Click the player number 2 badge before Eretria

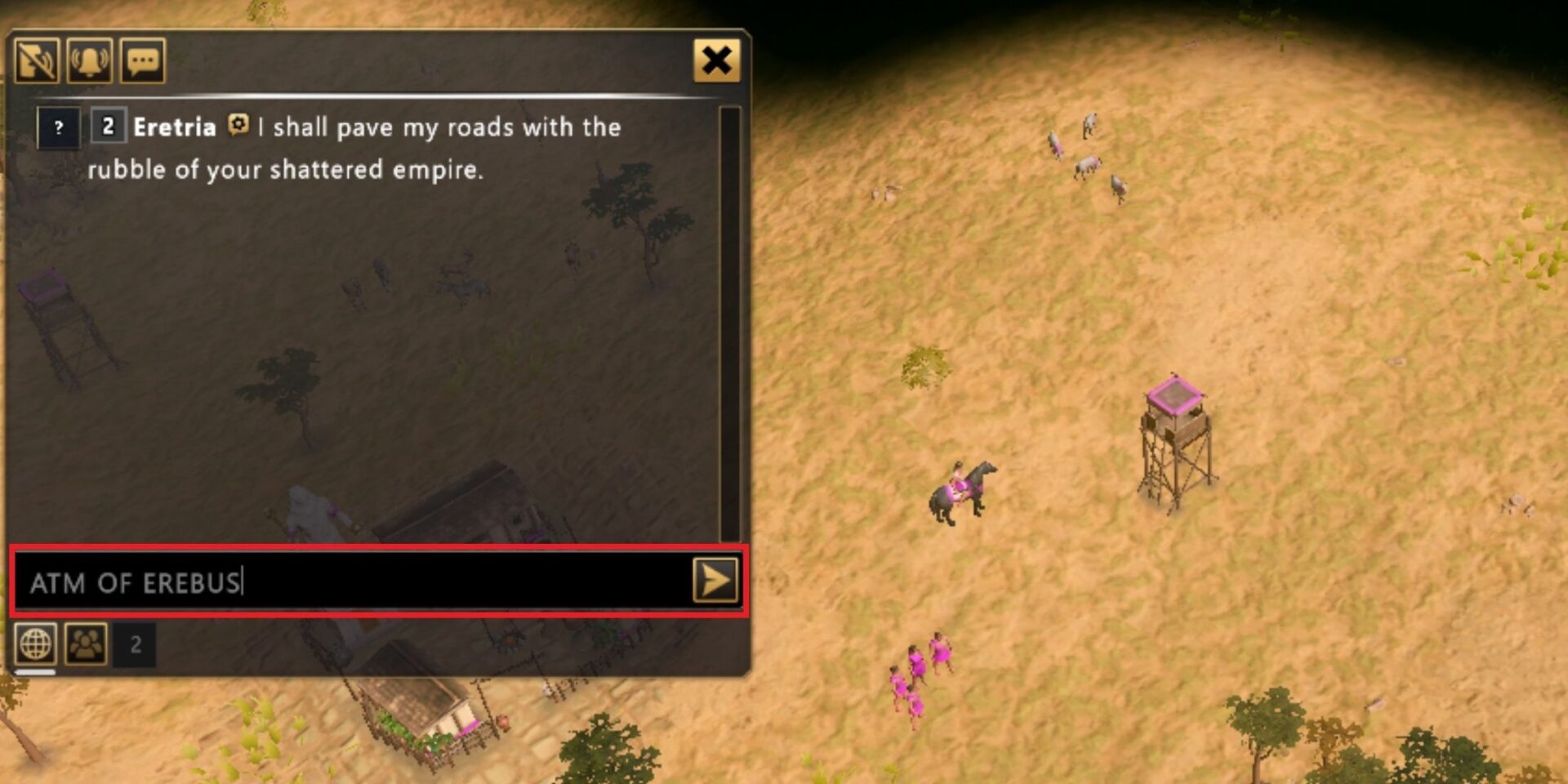tap(107, 127)
